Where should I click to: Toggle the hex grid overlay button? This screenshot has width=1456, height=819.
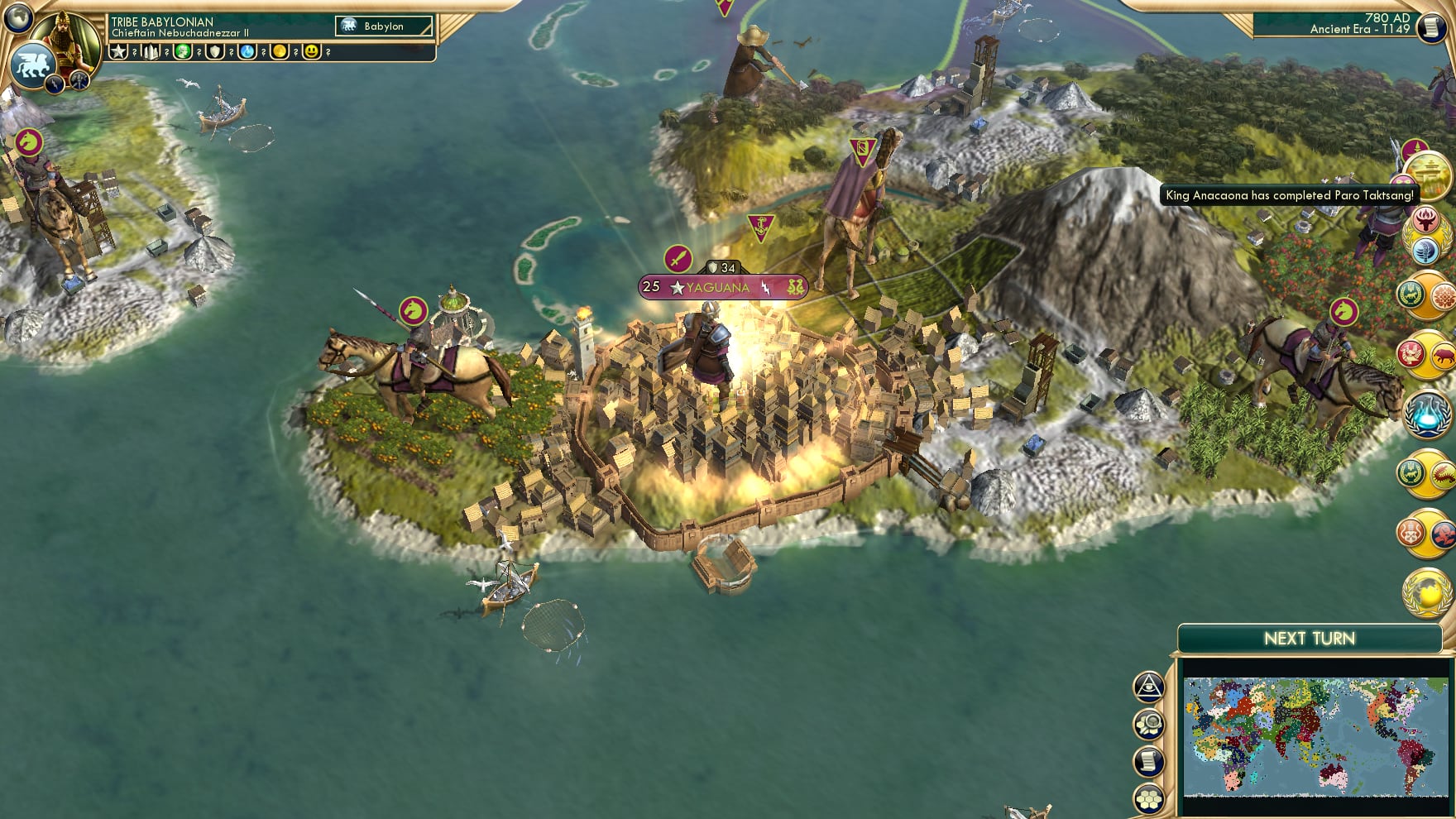[1149, 797]
